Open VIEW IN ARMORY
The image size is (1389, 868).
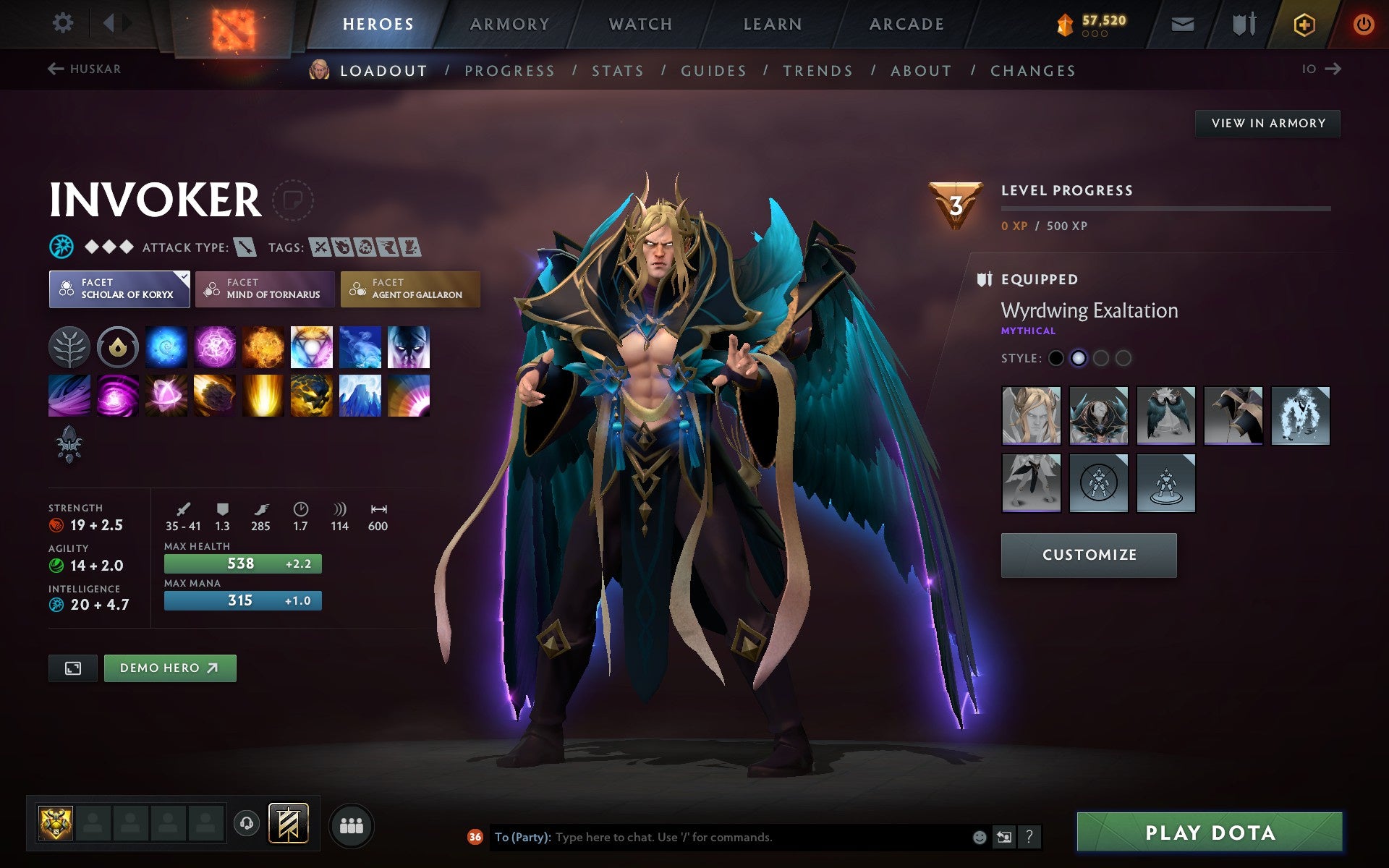click(x=1267, y=123)
